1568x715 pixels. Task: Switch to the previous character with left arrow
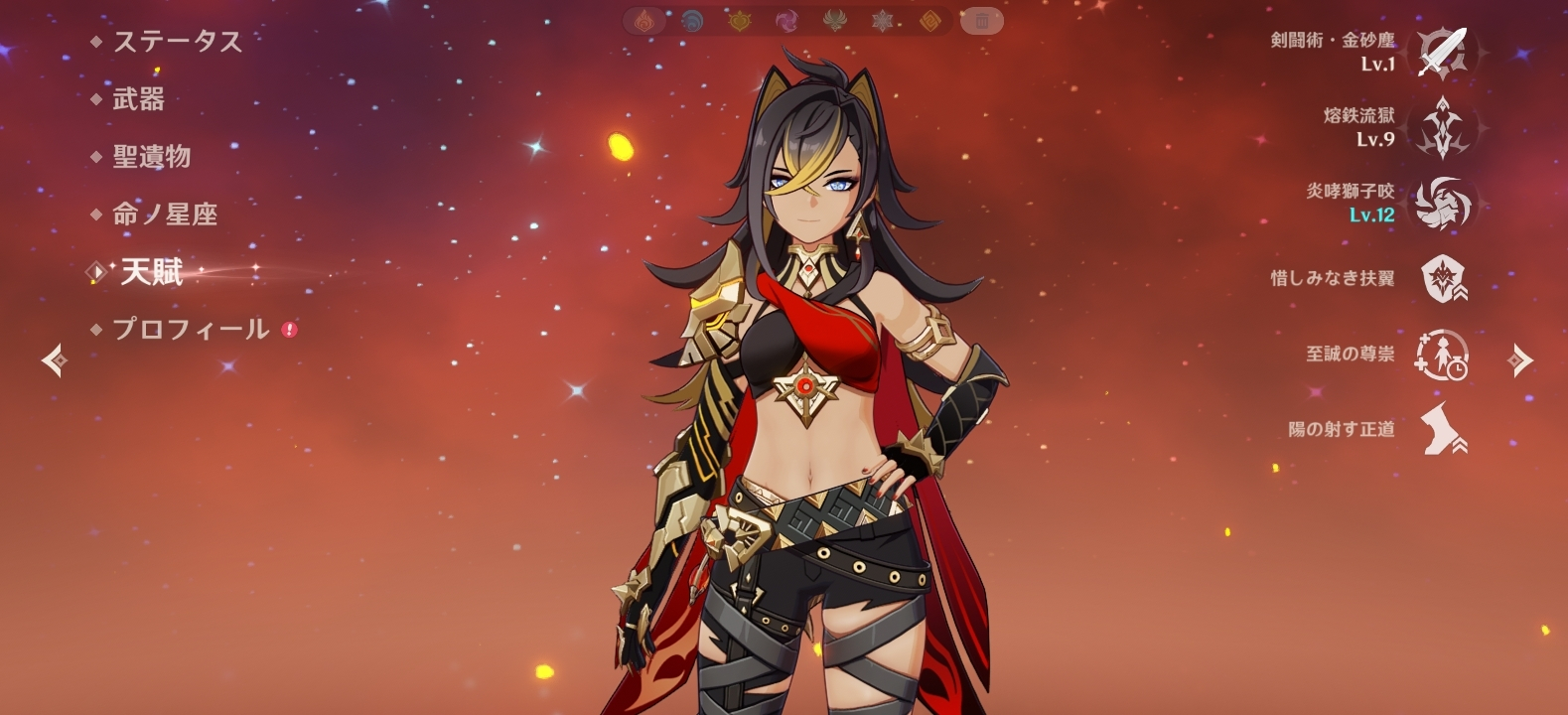click(54, 360)
